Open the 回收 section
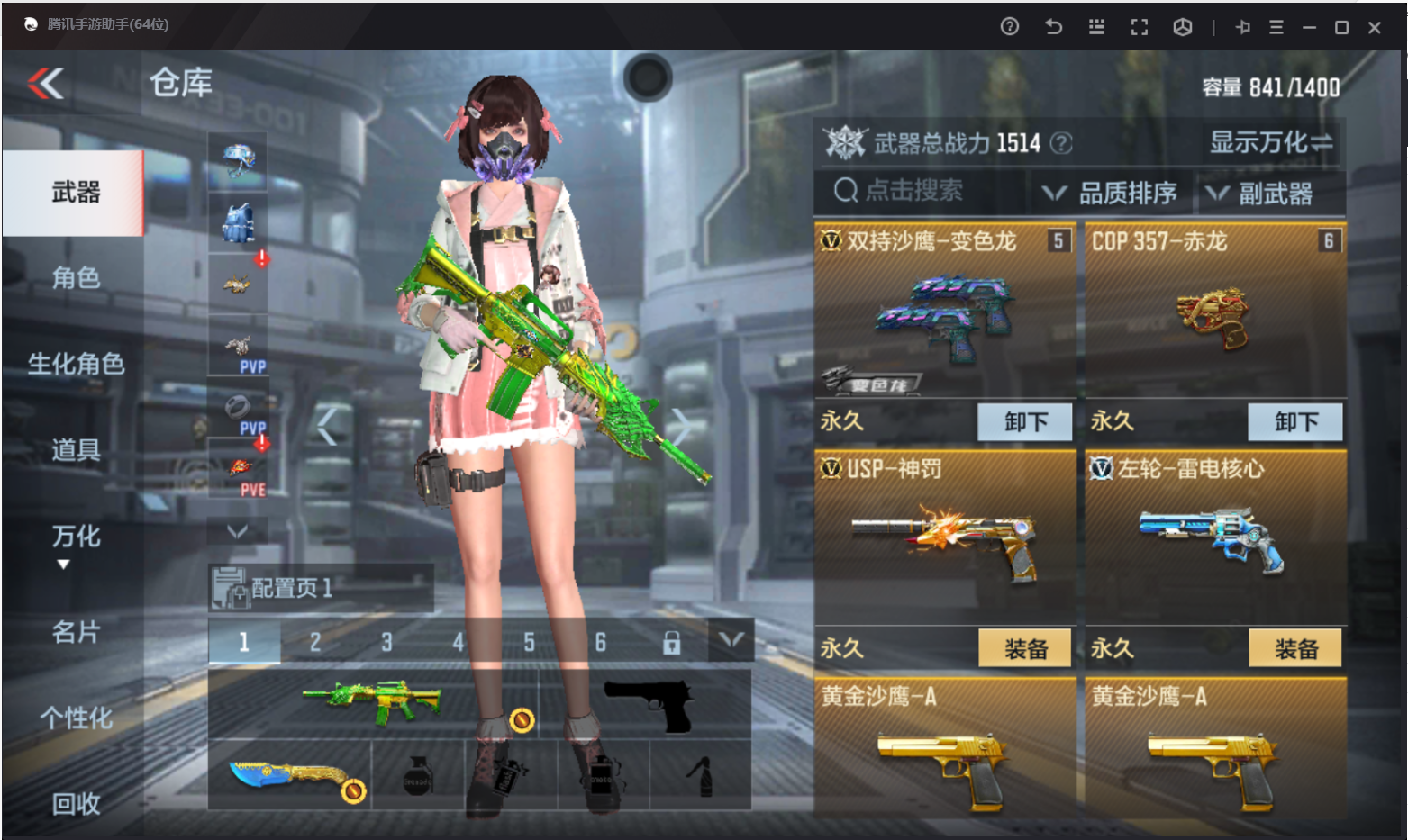 76,803
